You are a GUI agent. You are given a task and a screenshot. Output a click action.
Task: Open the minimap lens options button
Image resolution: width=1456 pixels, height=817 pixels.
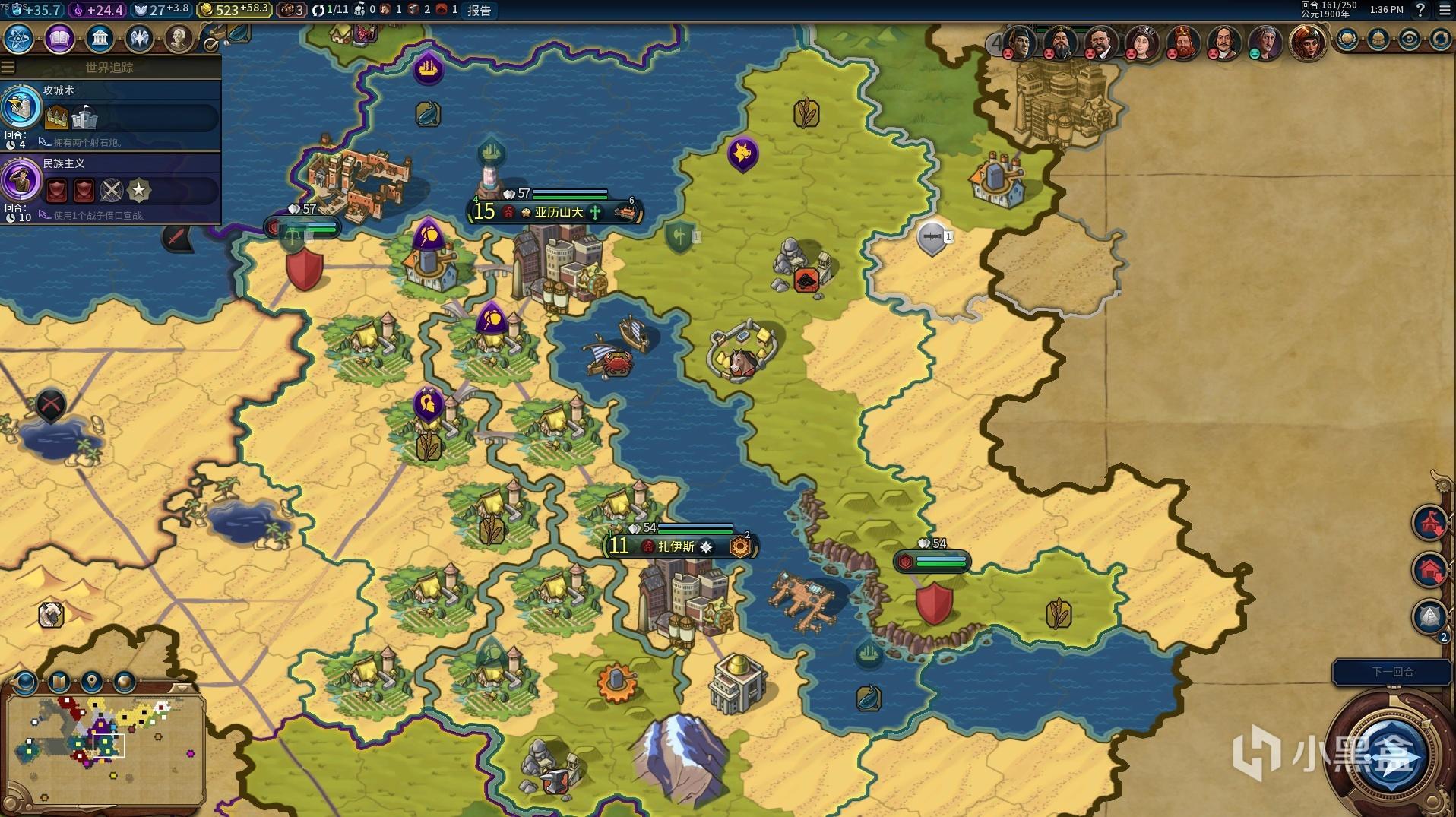(x=26, y=682)
